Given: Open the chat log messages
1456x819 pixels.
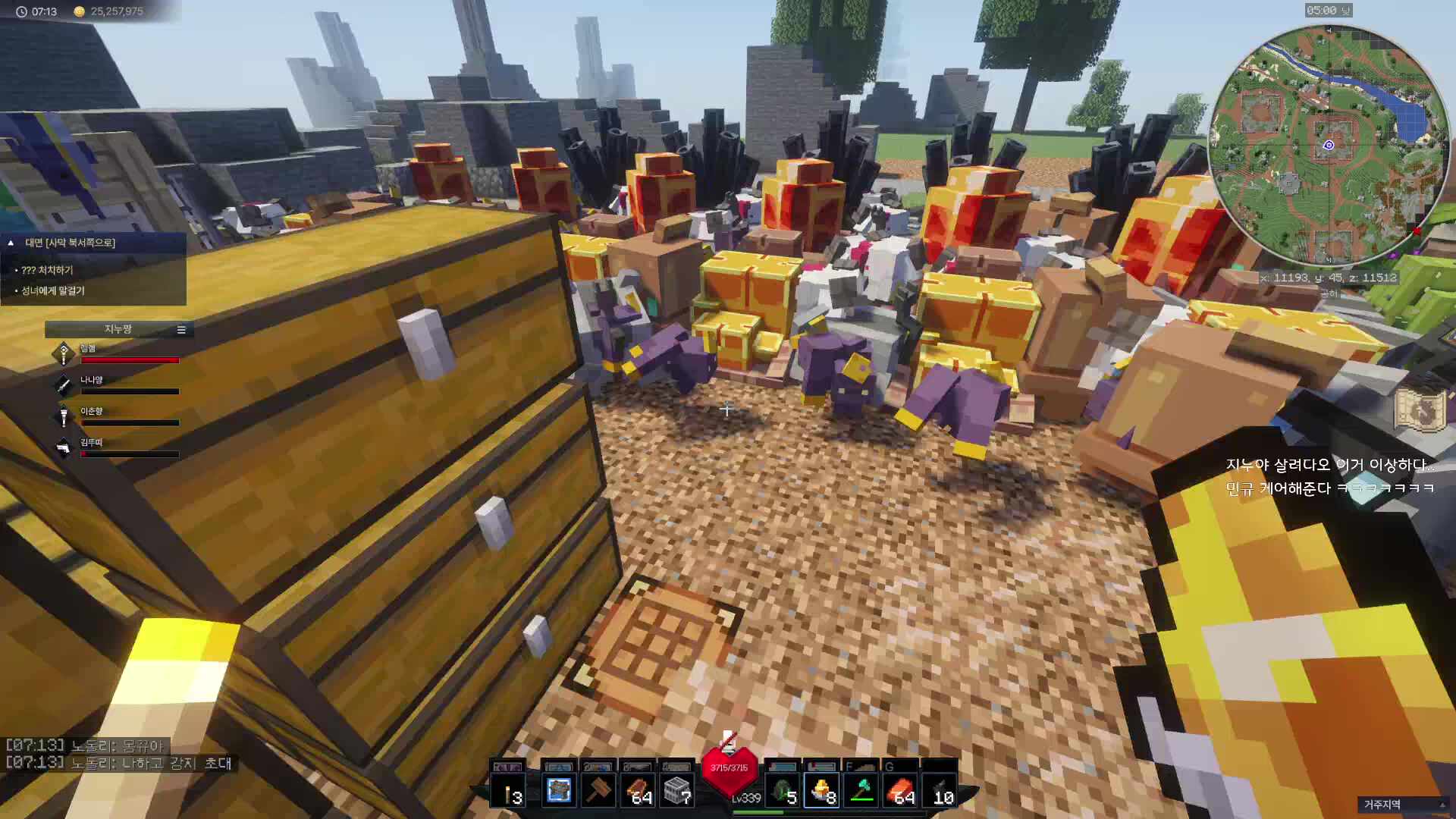Looking at the screenshot, I should click(118, 755).
